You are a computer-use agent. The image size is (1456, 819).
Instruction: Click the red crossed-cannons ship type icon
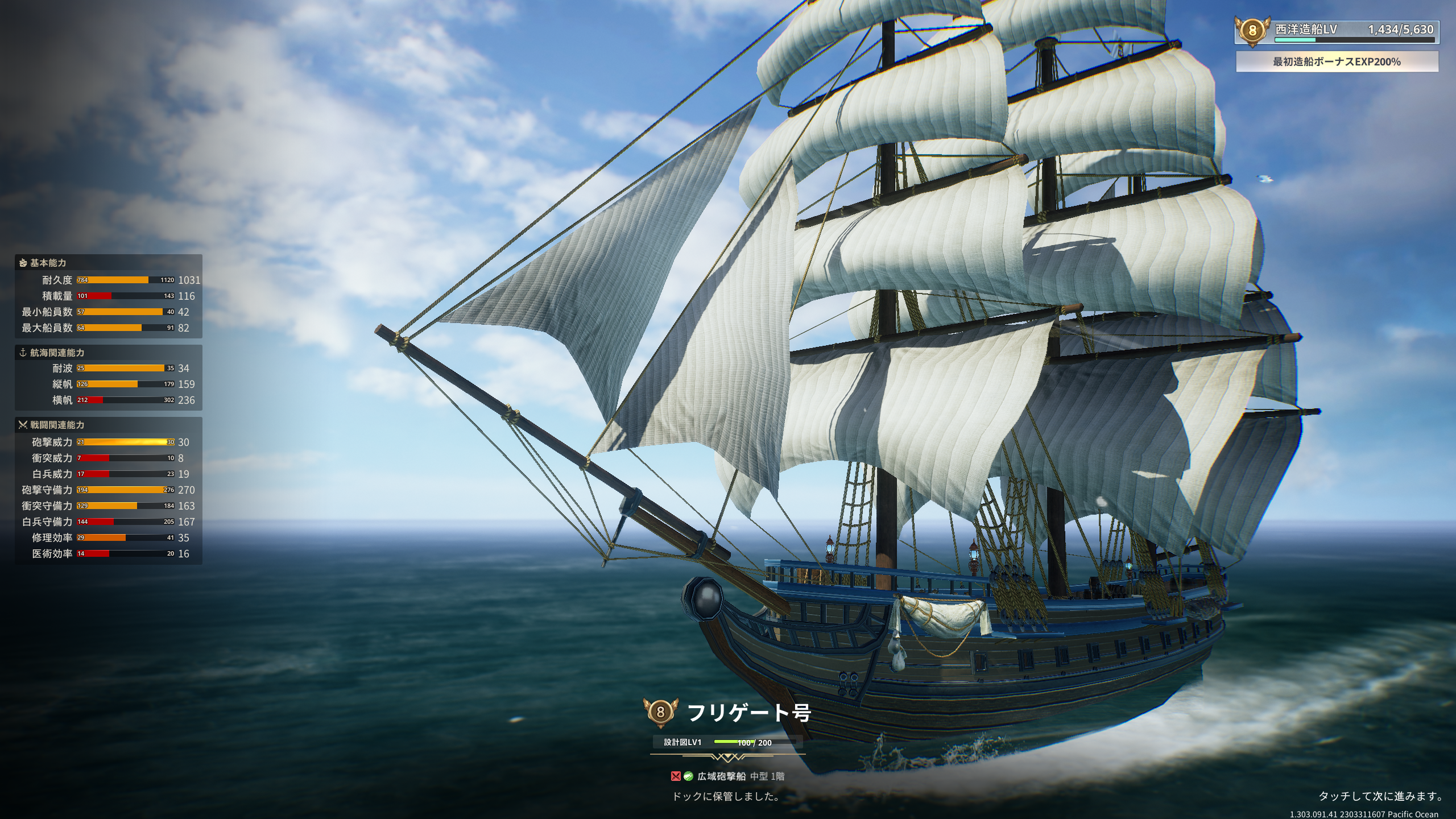[676, 776]
